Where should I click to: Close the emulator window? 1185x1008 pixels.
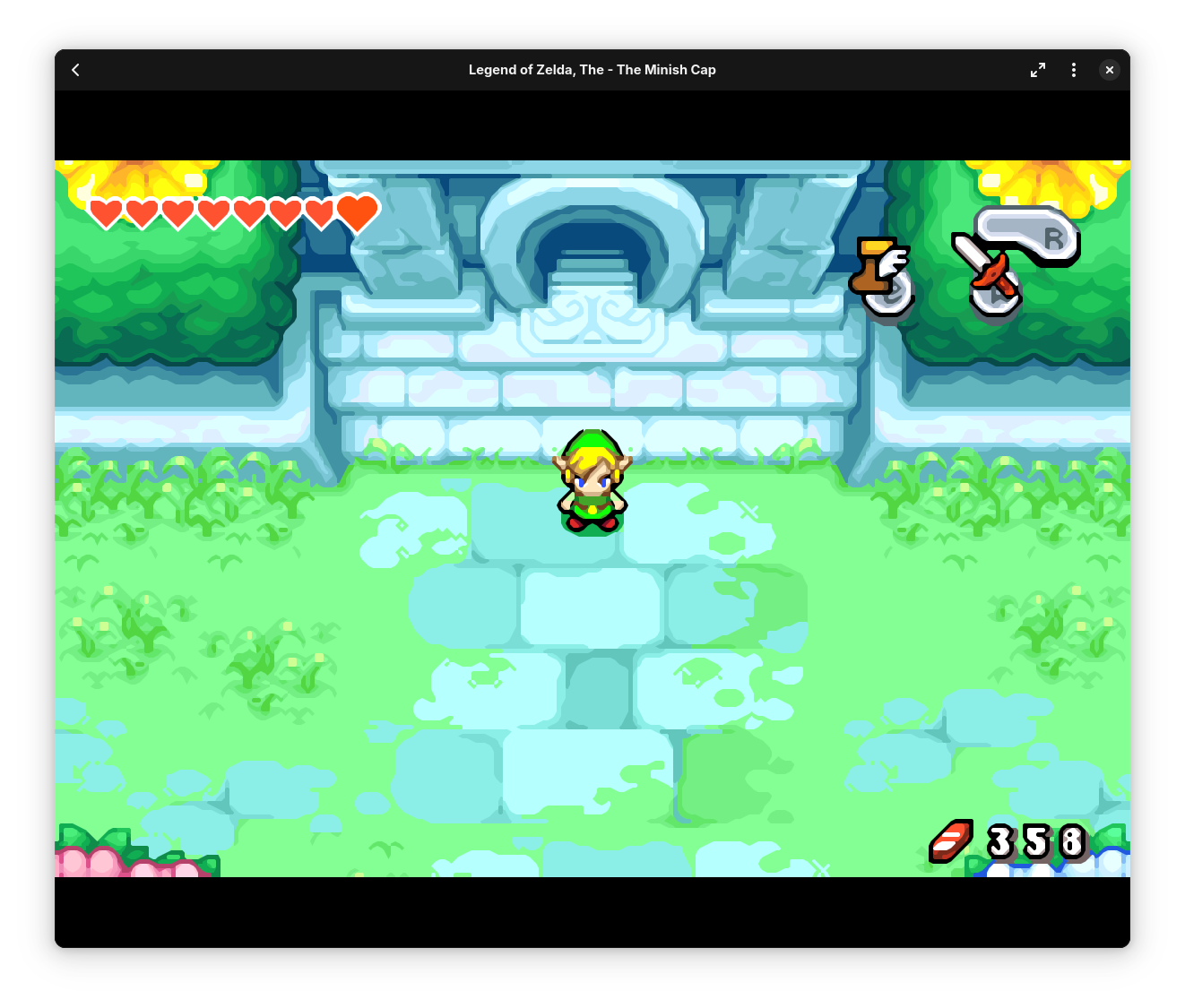pyautogui.click(x=1110, y=69)
